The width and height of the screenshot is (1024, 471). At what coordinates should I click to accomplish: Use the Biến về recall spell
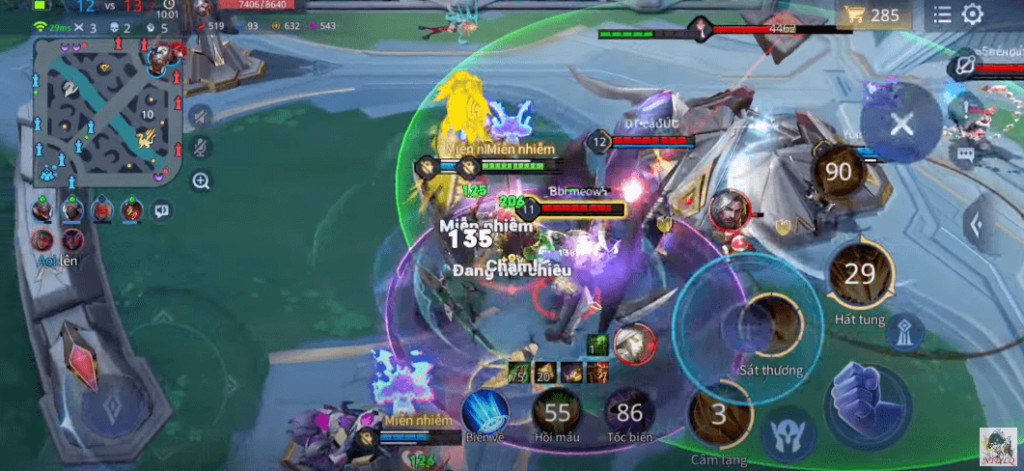tap(485, 412)
